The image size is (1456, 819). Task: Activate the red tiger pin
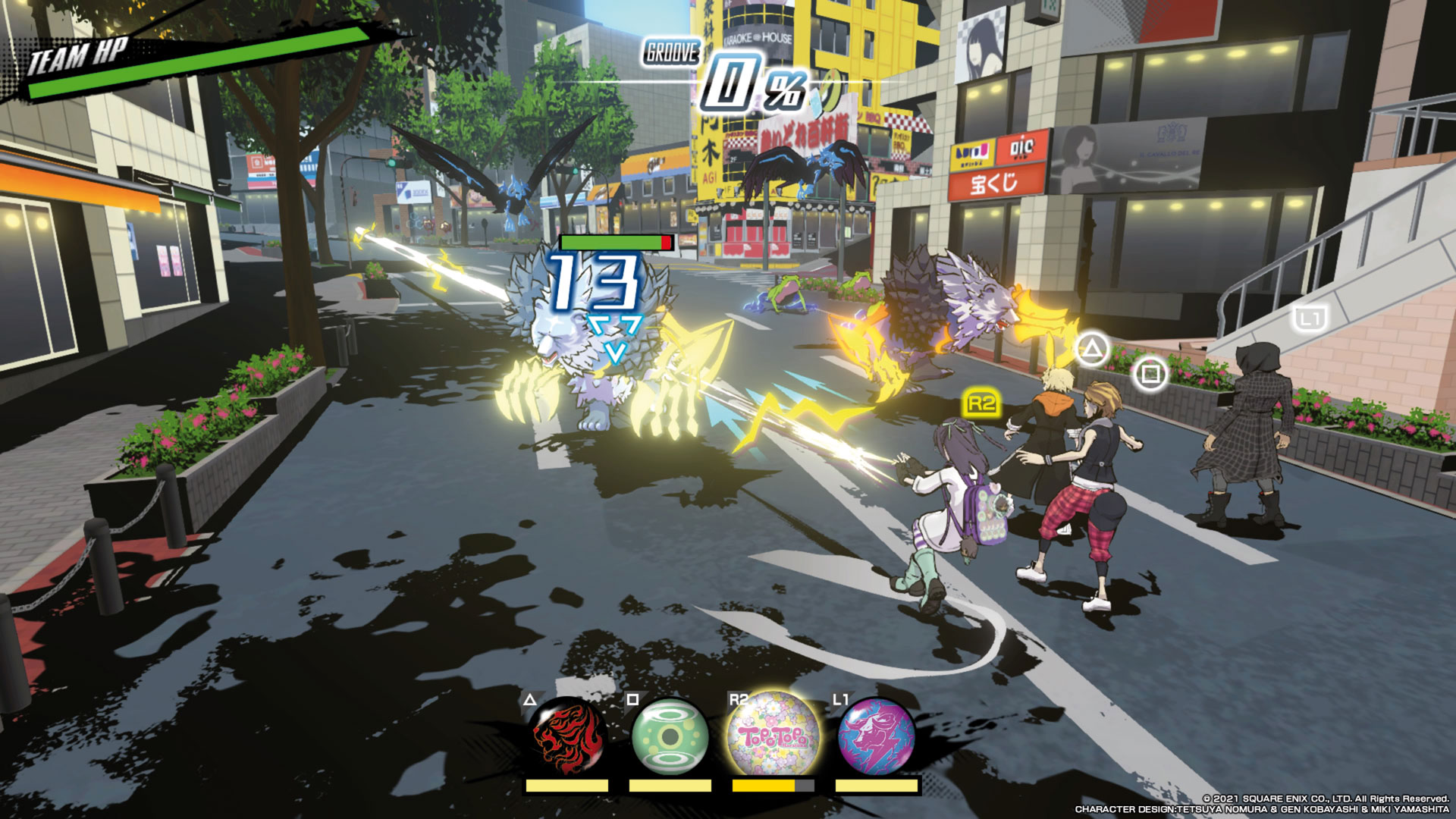point(568,736)
